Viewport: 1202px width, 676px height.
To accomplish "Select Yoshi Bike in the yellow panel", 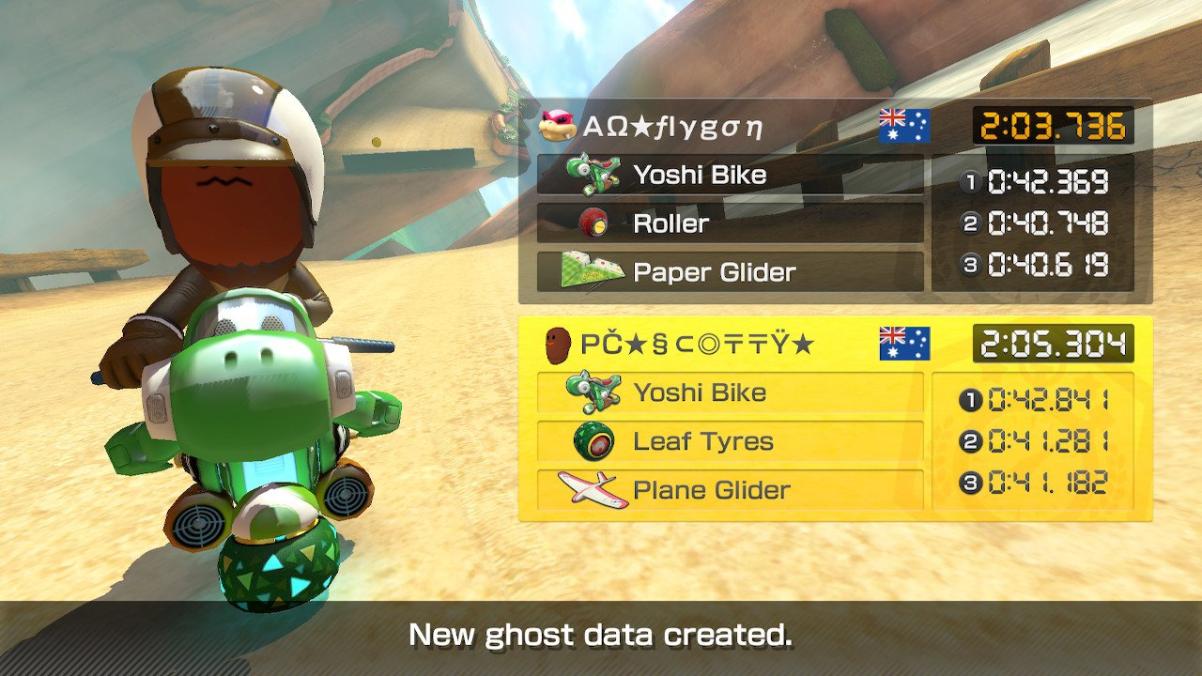I will (x=730, y=393).
